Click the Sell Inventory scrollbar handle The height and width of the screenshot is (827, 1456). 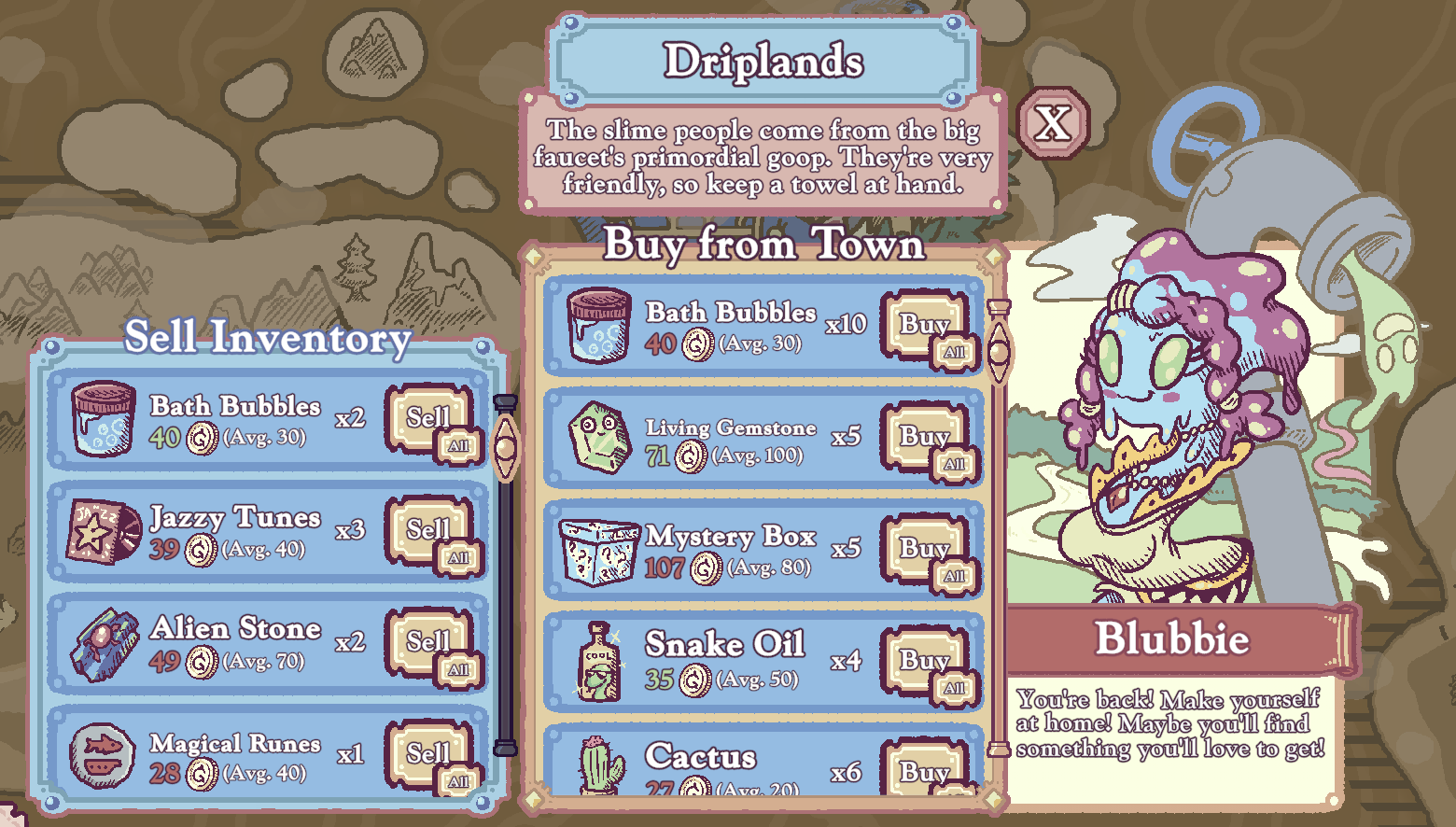505,446
